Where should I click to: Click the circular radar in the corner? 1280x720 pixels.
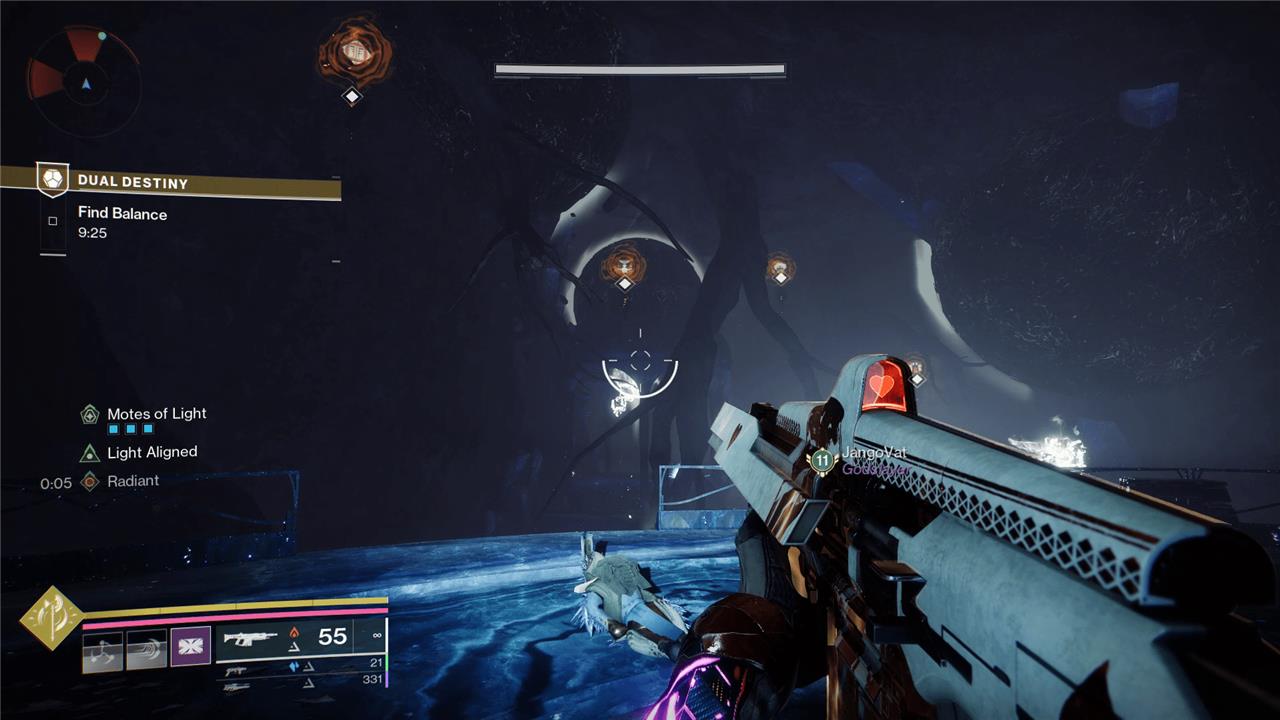[83, 81]
